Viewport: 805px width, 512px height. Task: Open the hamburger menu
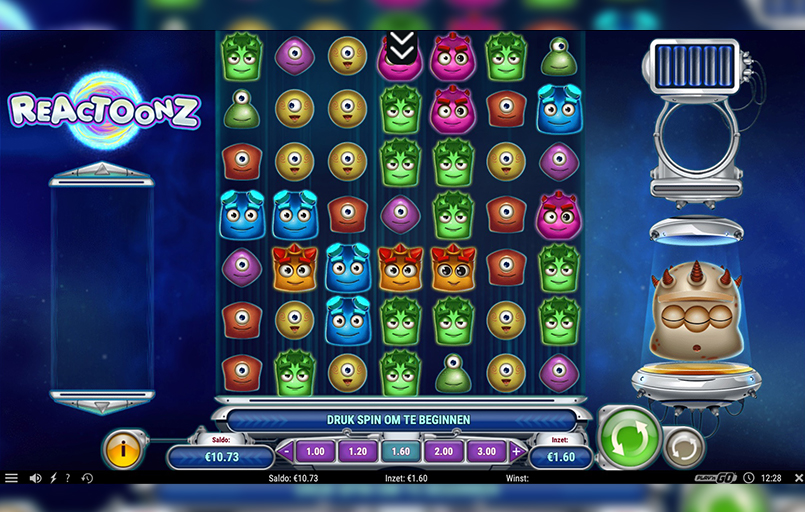(12, 478)
